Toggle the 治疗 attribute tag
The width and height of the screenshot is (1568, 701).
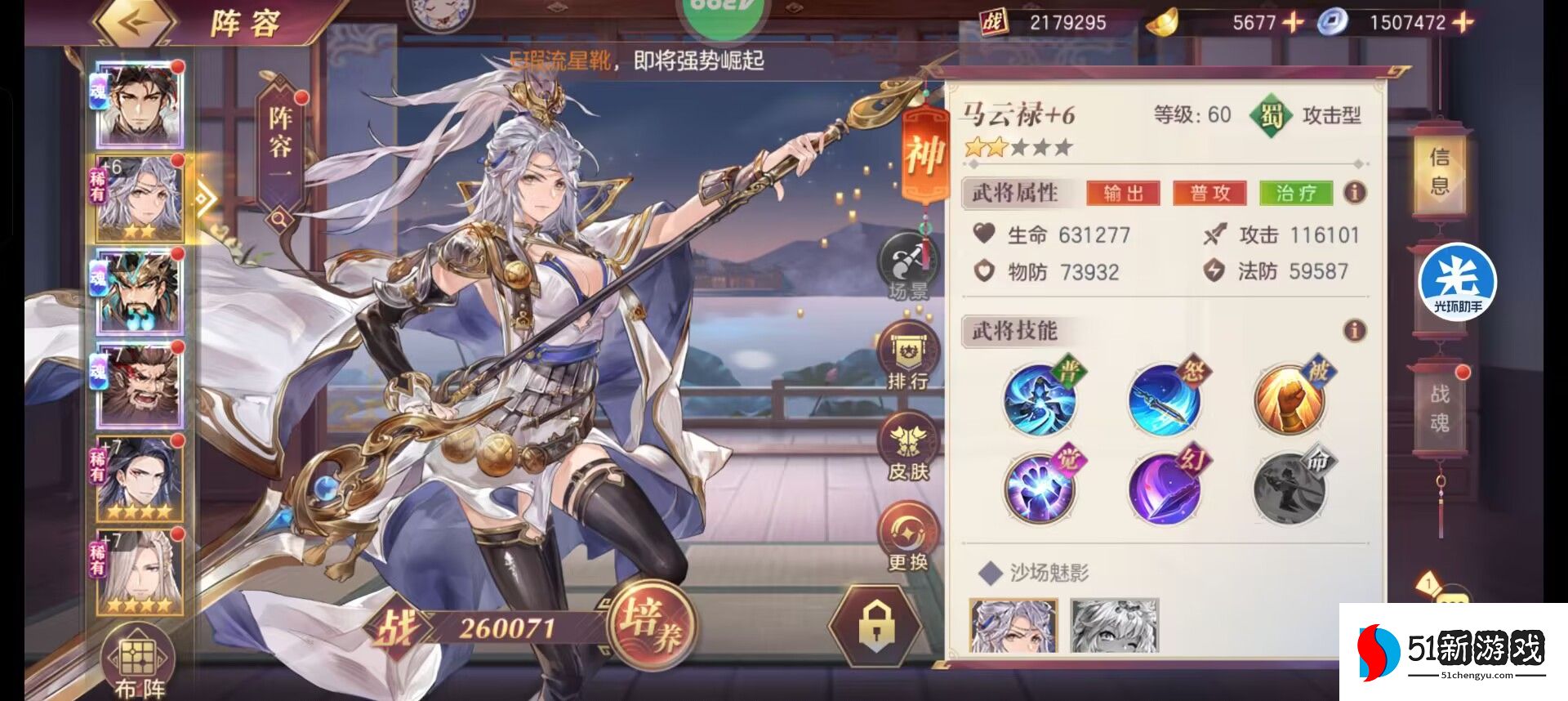click(x=1298, y=193)
